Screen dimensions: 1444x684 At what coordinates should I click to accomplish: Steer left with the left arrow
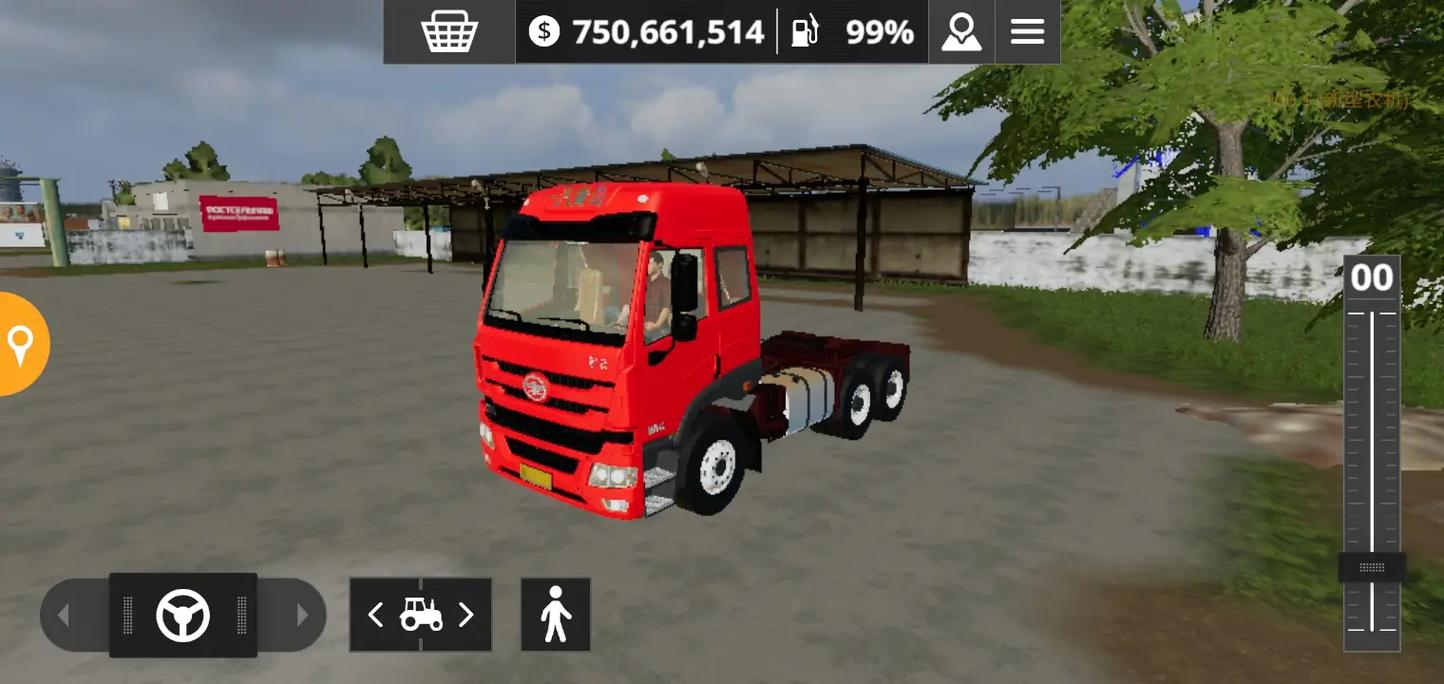(64, 615)
